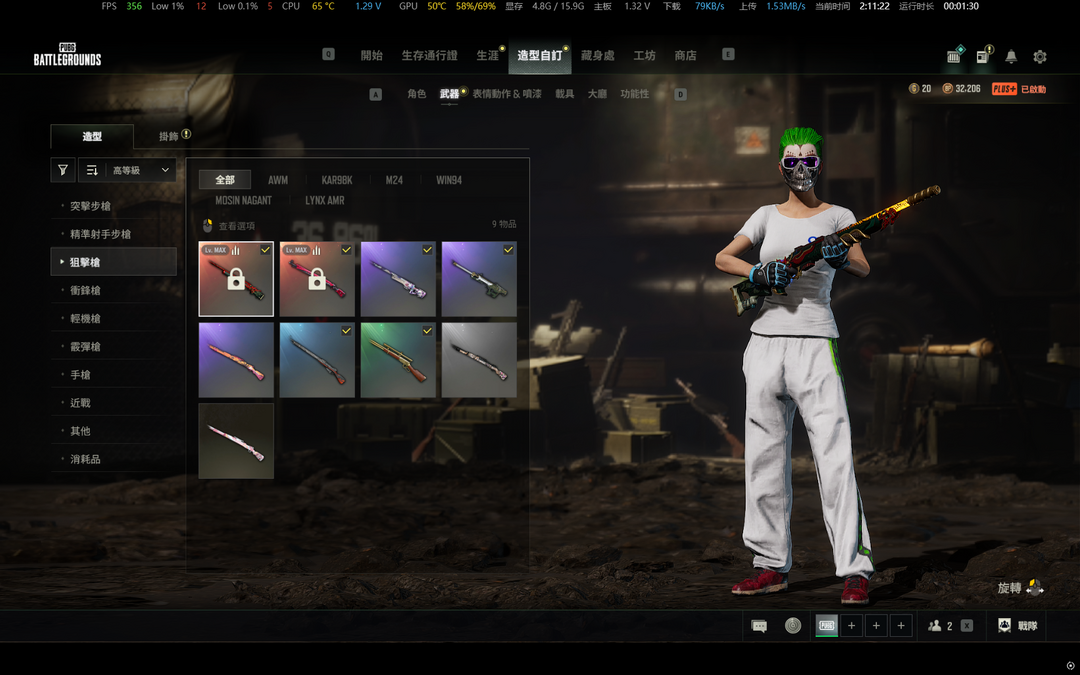The width and height of the screenshot is (1080, 675).
Task: Show the 消耗品 consumables category
Action: pyautogui.click(x=84, y=459)
